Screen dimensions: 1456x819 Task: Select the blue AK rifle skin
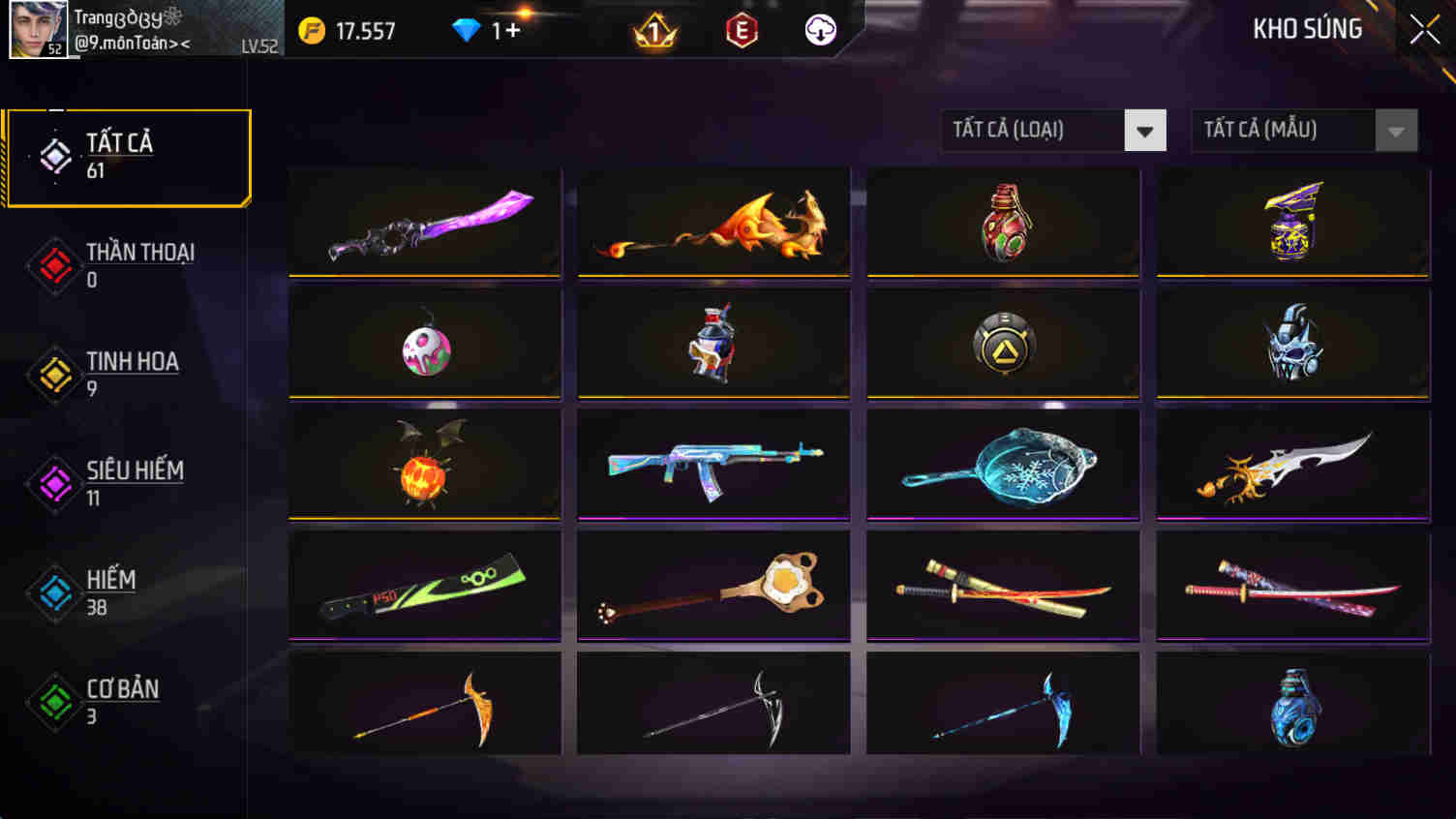pos(713,465)
